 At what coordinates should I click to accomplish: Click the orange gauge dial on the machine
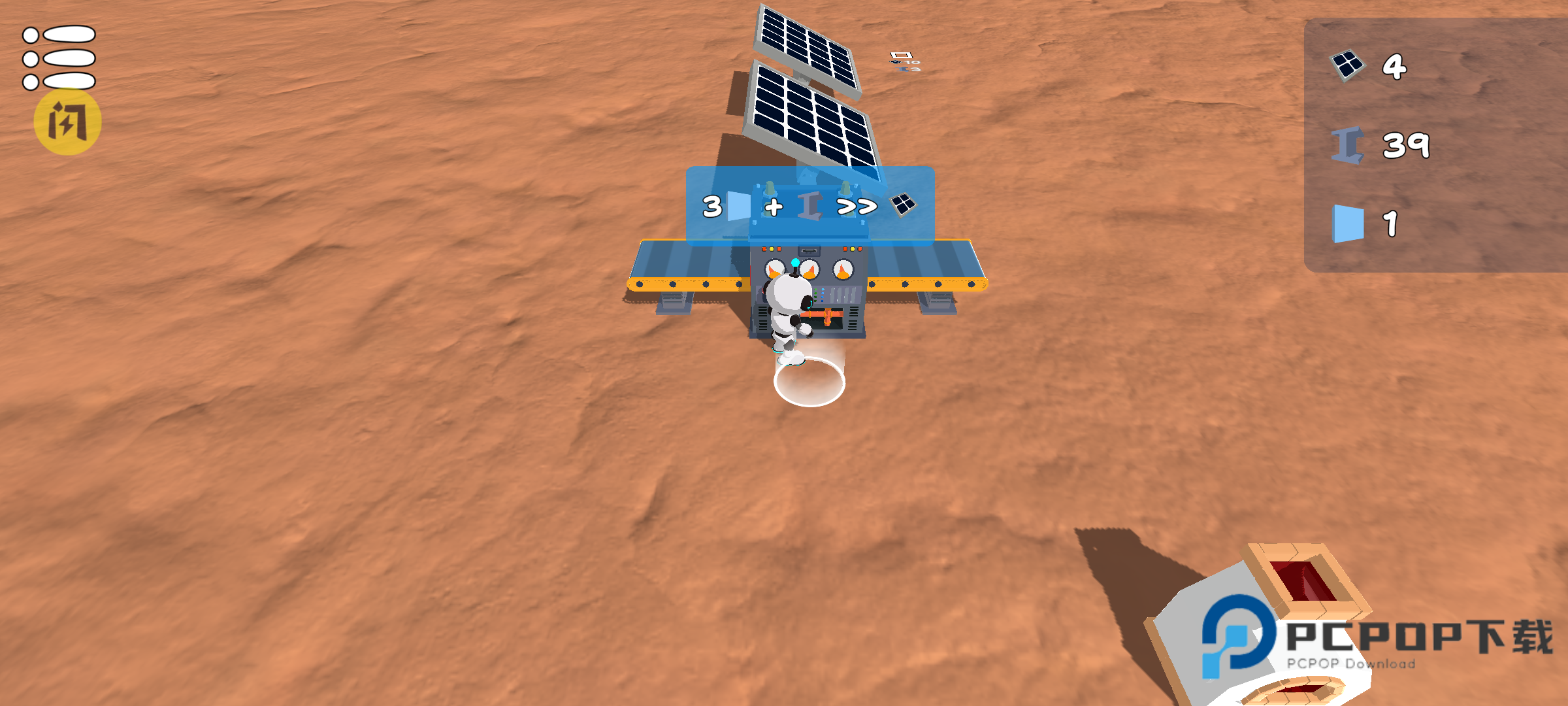tap(843, 269)
